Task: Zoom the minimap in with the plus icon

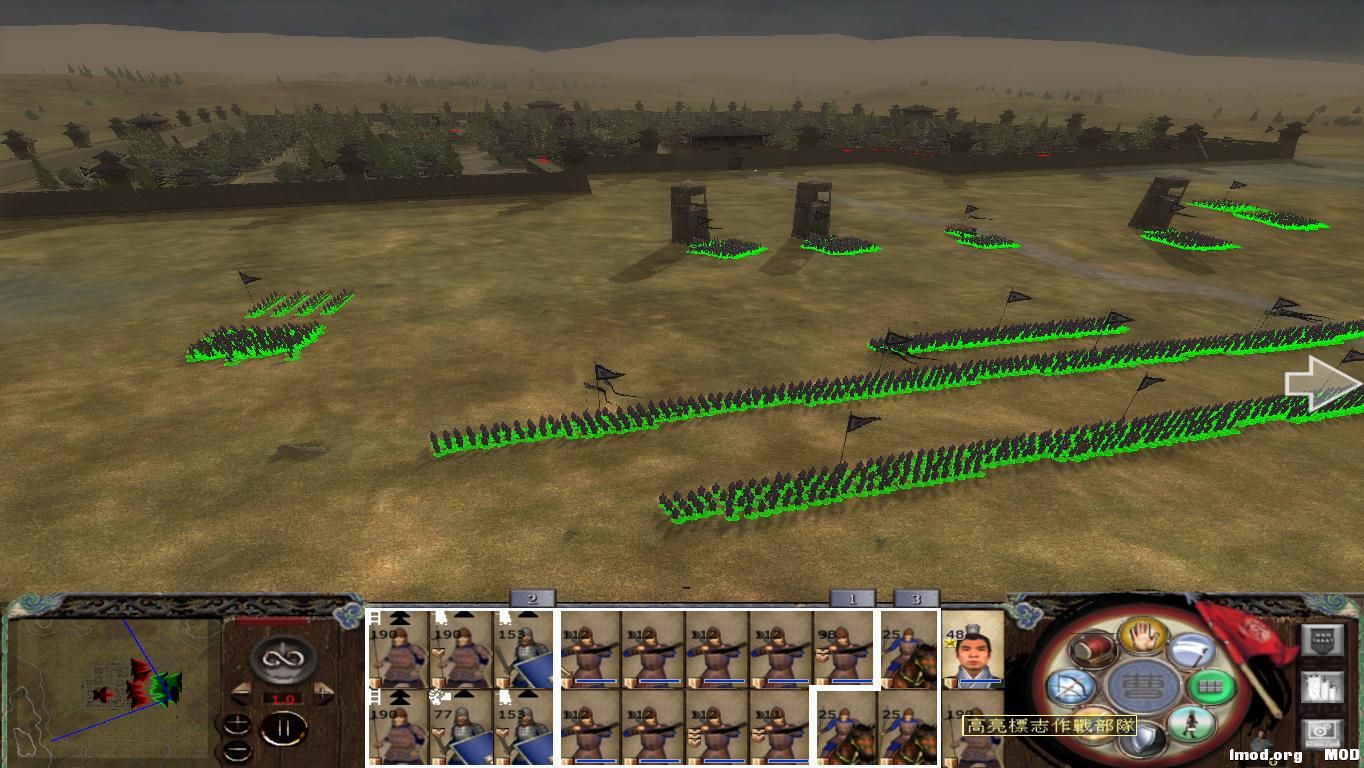Action: [237, 724]
